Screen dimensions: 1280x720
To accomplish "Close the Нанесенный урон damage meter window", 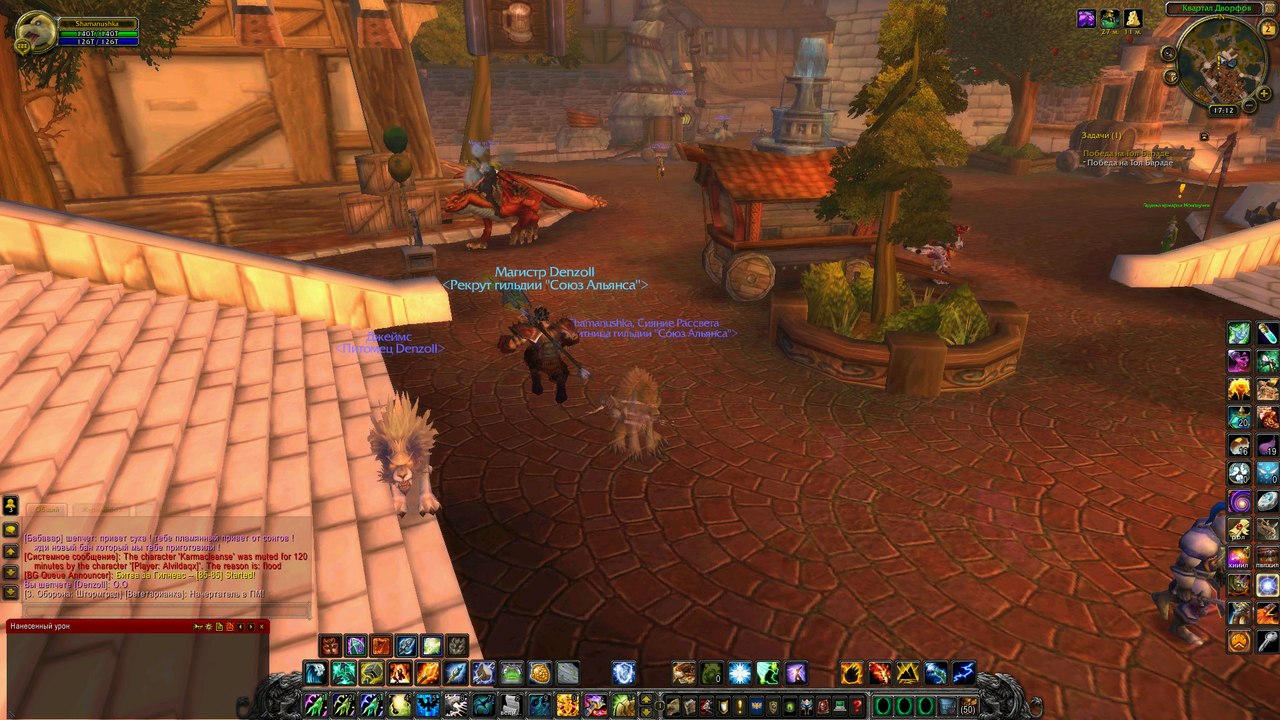I will point(263,626).
